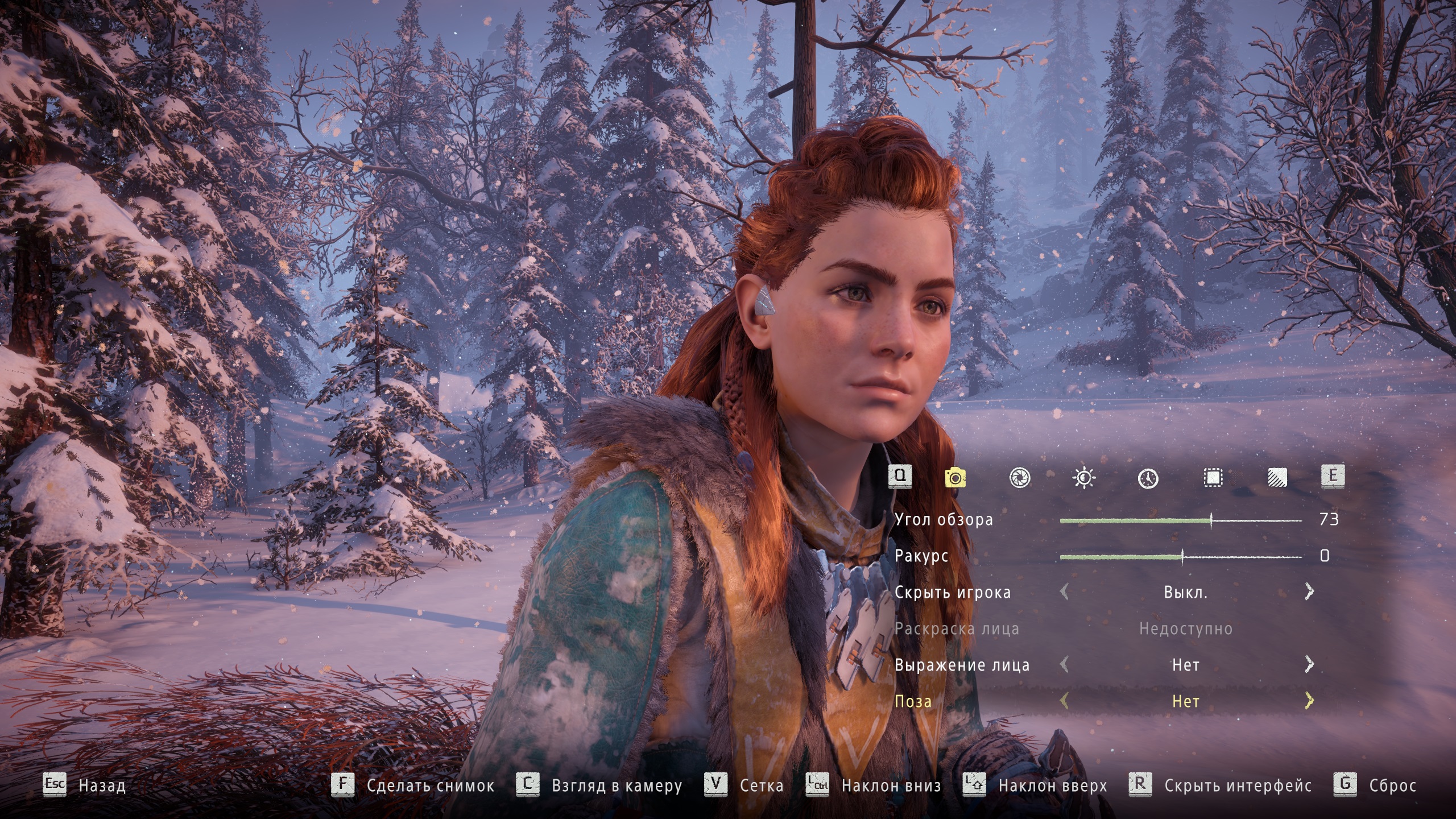The width and height of the screenshot is (1456, 819).
Task: Switch to the camera settings tab
Action: [x=955, y=478]
